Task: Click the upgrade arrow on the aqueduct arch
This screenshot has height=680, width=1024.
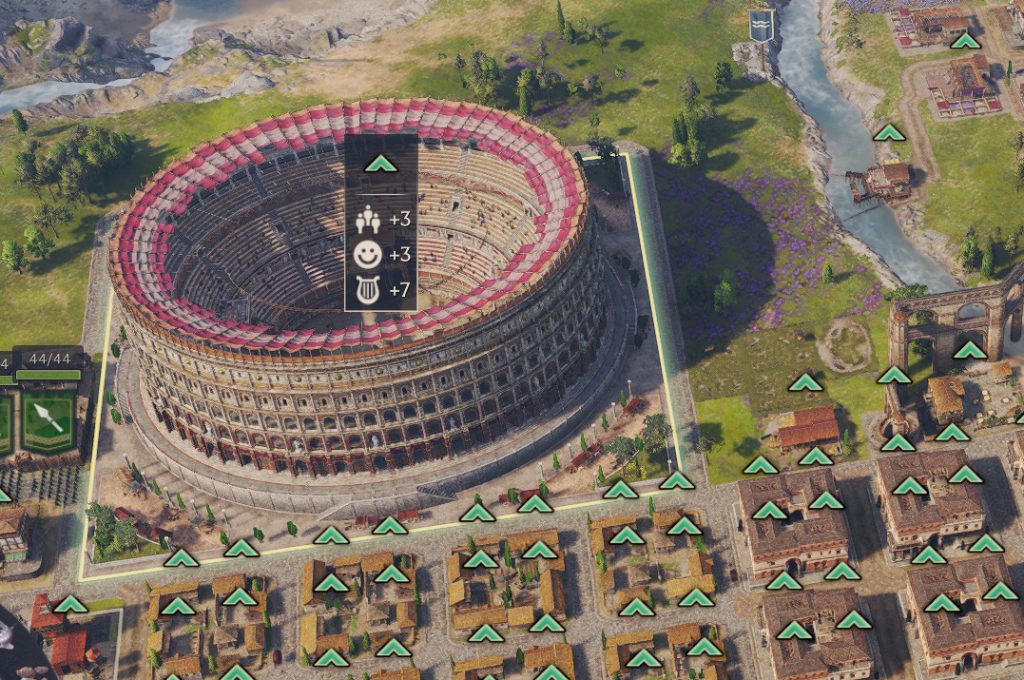Action: pyautogui.click(x=968, y=350)
